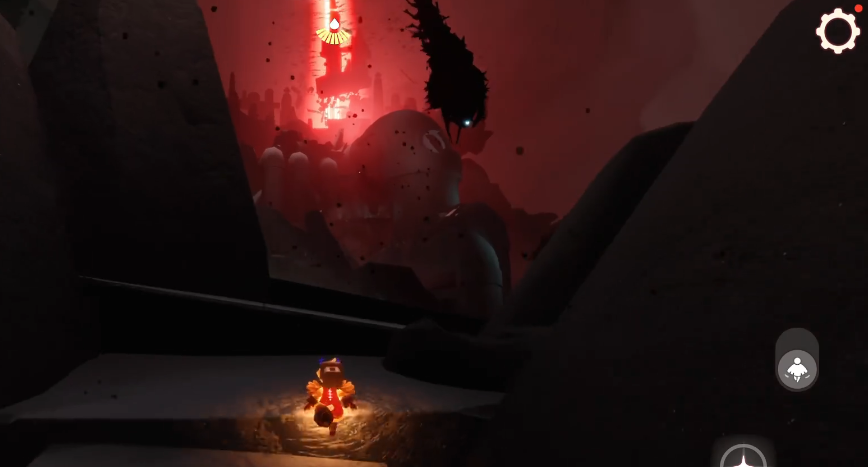Tap the sitting character emote button

[x=797, y=368]
